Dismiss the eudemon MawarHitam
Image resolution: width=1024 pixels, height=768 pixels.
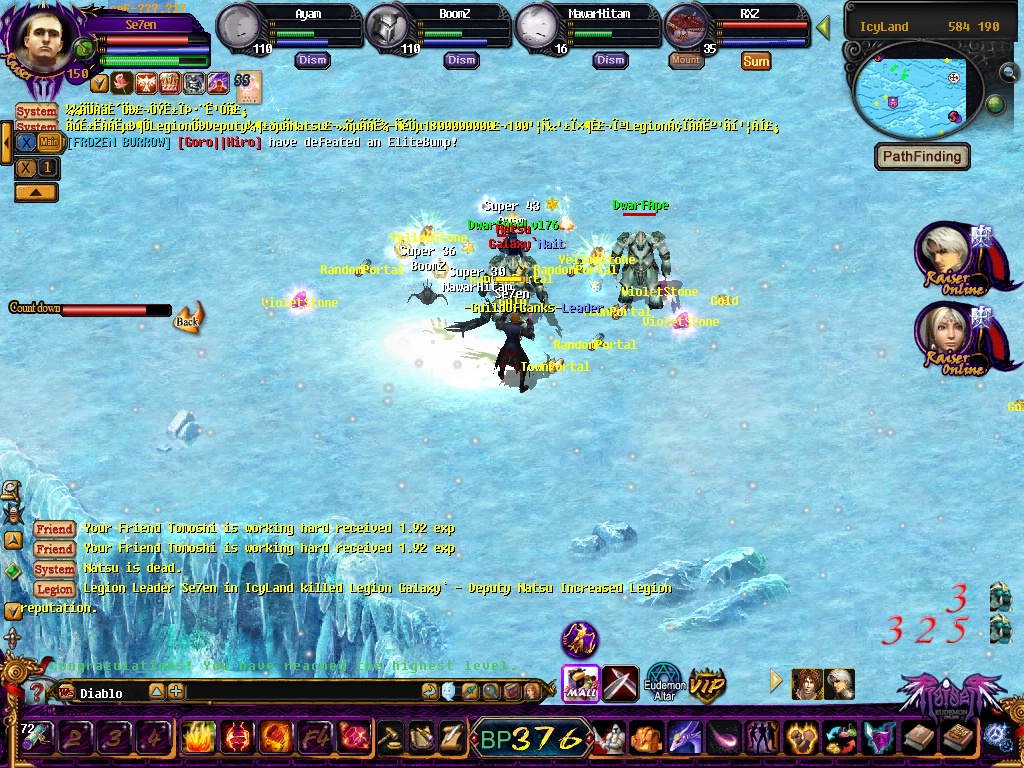(610, 60)
